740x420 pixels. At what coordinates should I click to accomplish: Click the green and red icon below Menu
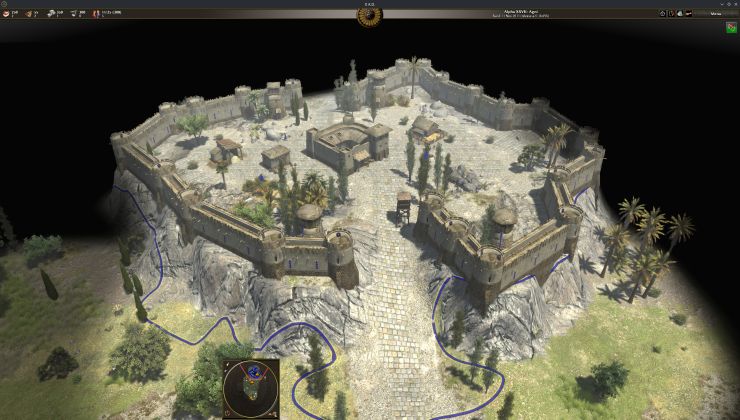click(x=731, y=28)
